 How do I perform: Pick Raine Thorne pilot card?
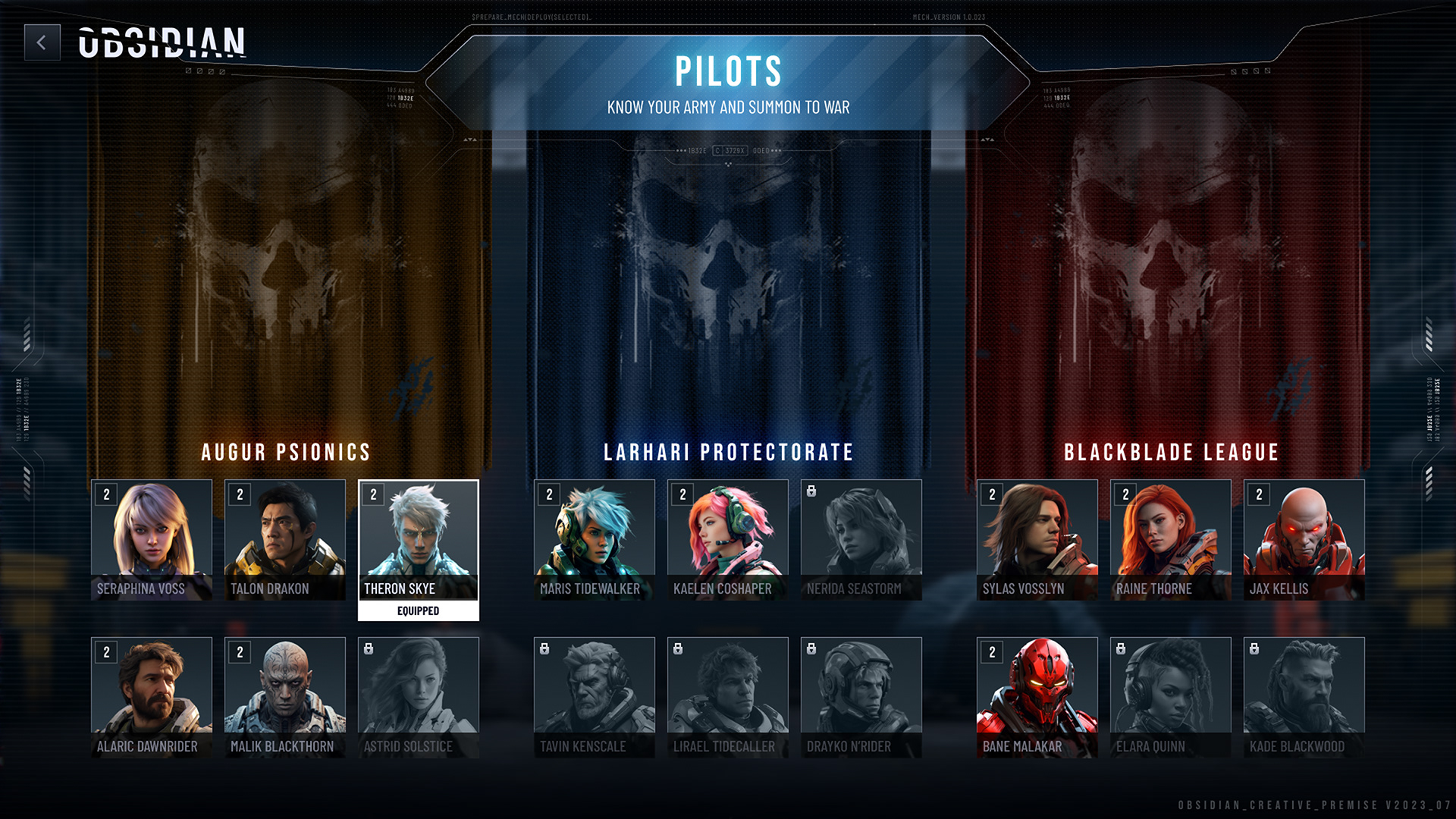[1171, 539]
